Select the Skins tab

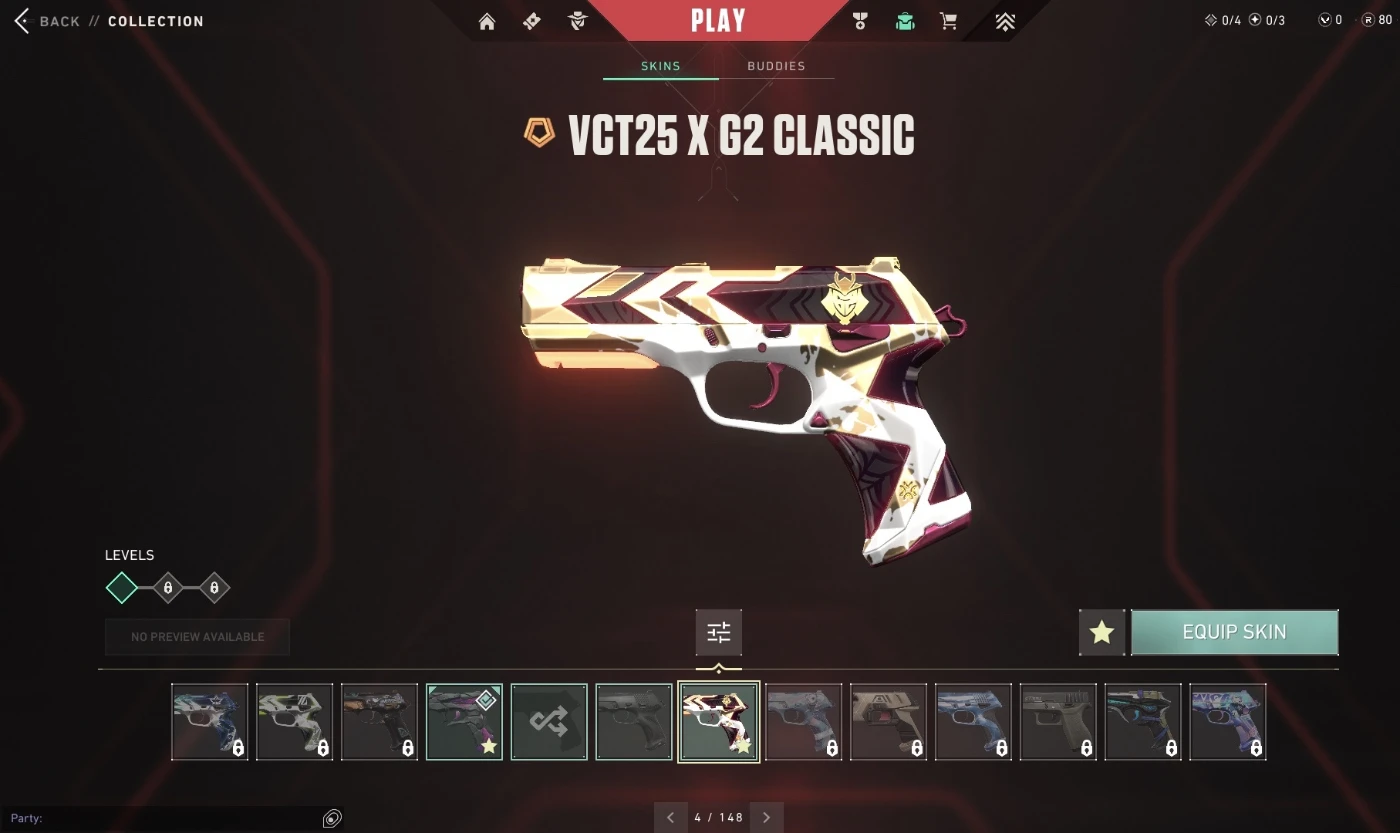tap(660, 66)
